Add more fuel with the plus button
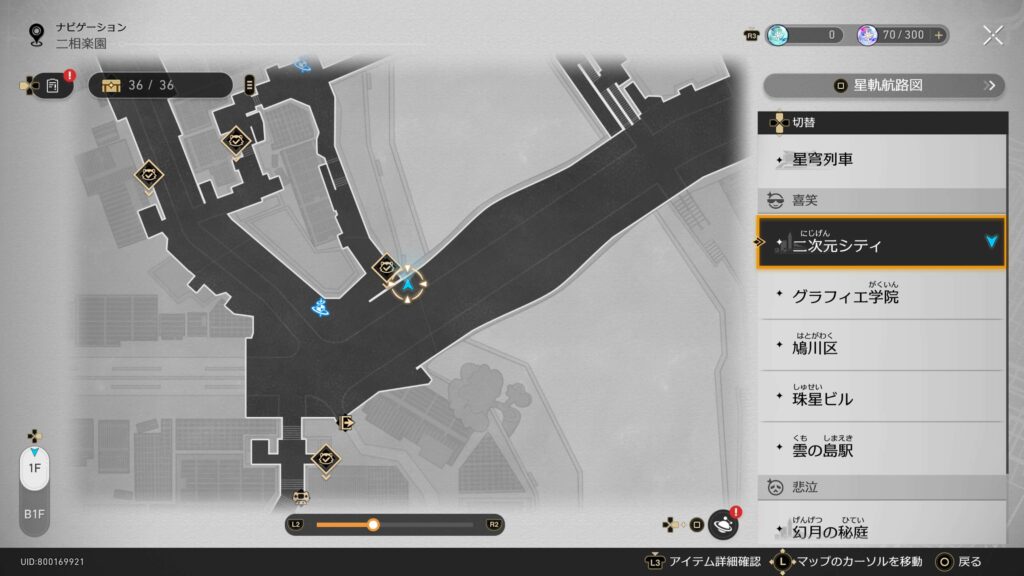Image resolution: width=1024 pixels, height=576 pixels. coord(938,35)
